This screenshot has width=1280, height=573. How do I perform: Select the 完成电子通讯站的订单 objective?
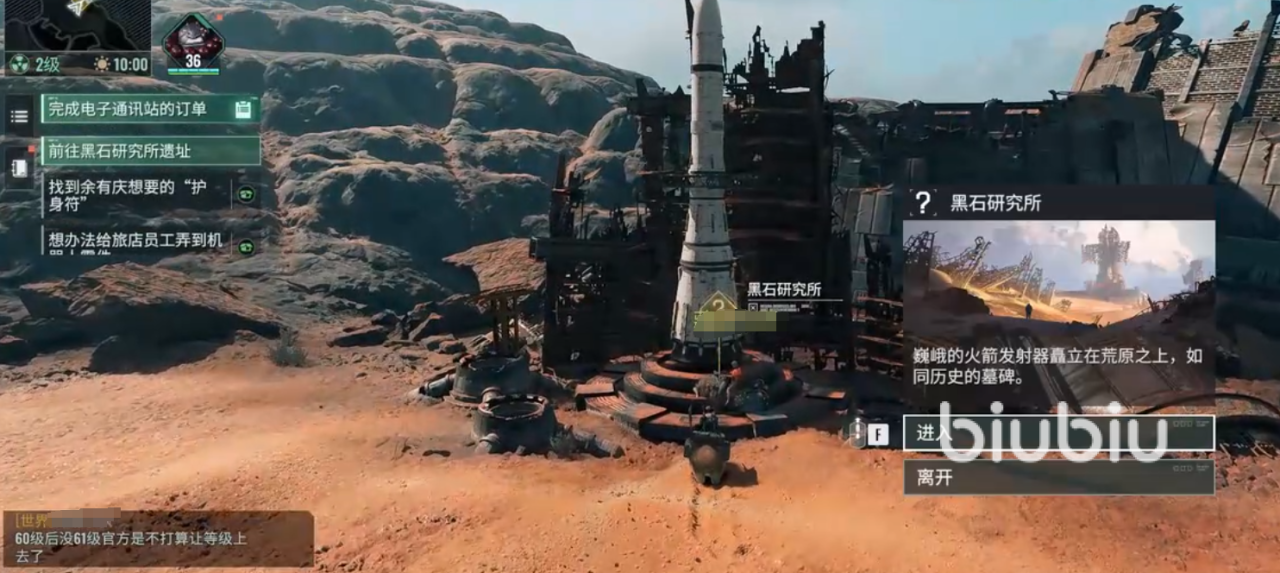[150, 109]
